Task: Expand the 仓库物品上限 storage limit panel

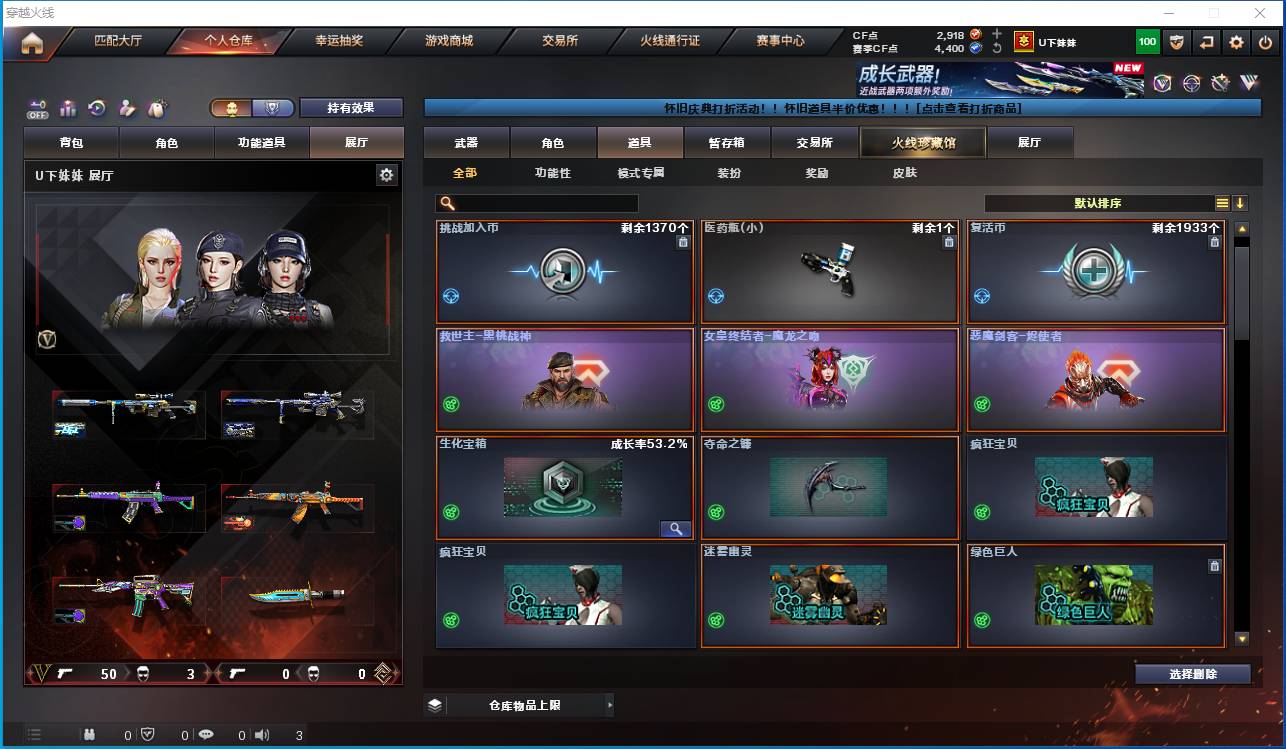Action: pyautogui.click(x=520, y=705)
